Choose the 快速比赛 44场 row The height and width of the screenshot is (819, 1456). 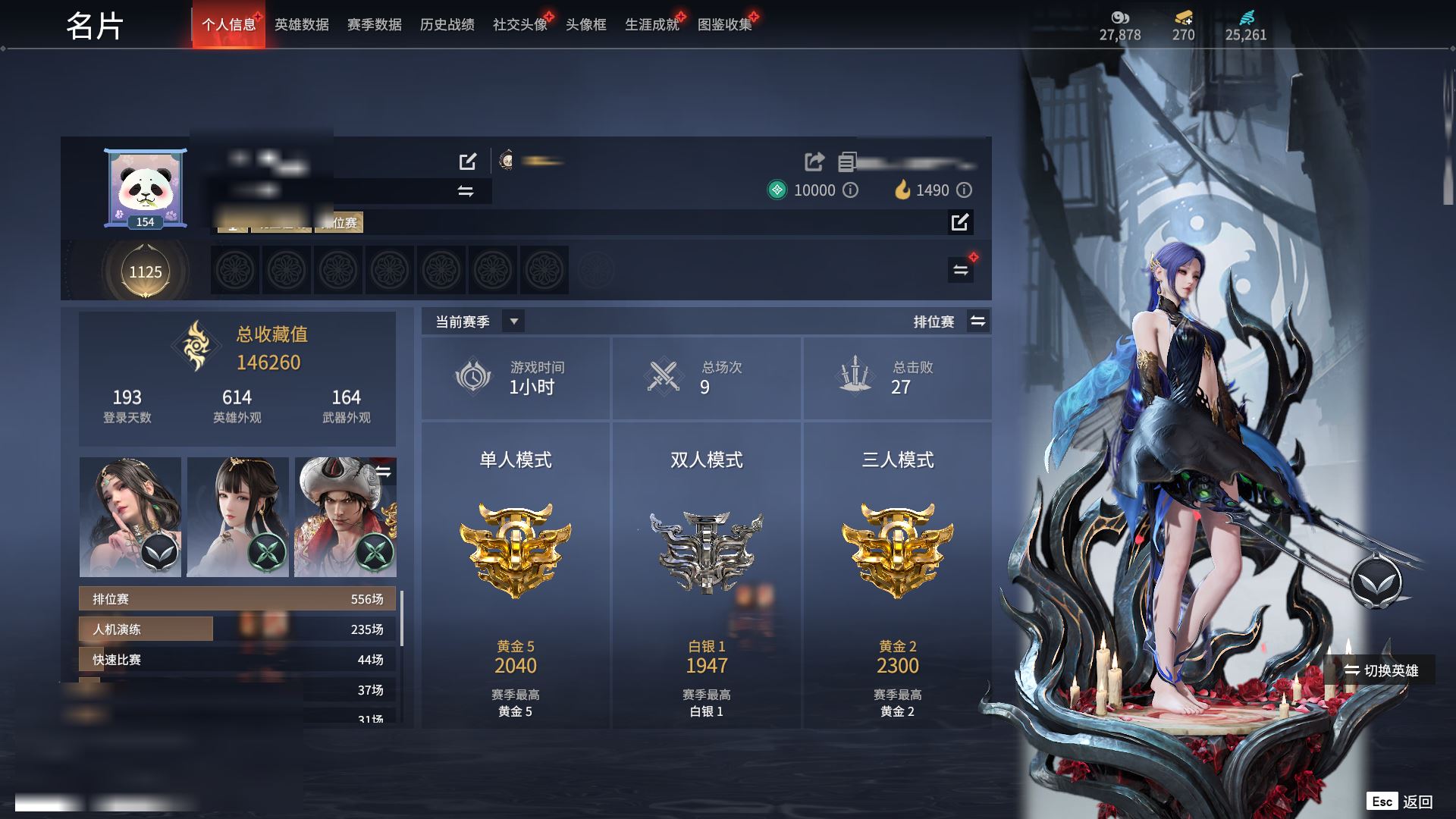click(237, 660)
